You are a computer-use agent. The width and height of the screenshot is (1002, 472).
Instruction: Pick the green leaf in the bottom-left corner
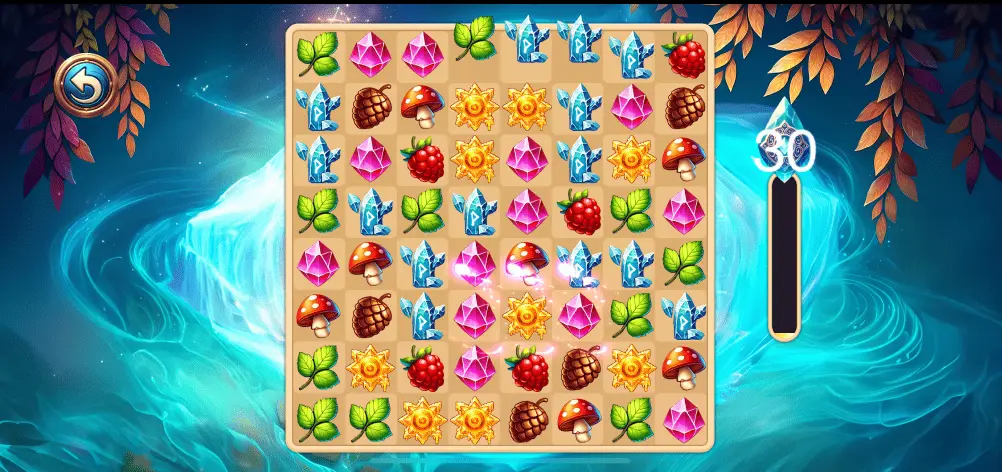click(x=318, y=420)
